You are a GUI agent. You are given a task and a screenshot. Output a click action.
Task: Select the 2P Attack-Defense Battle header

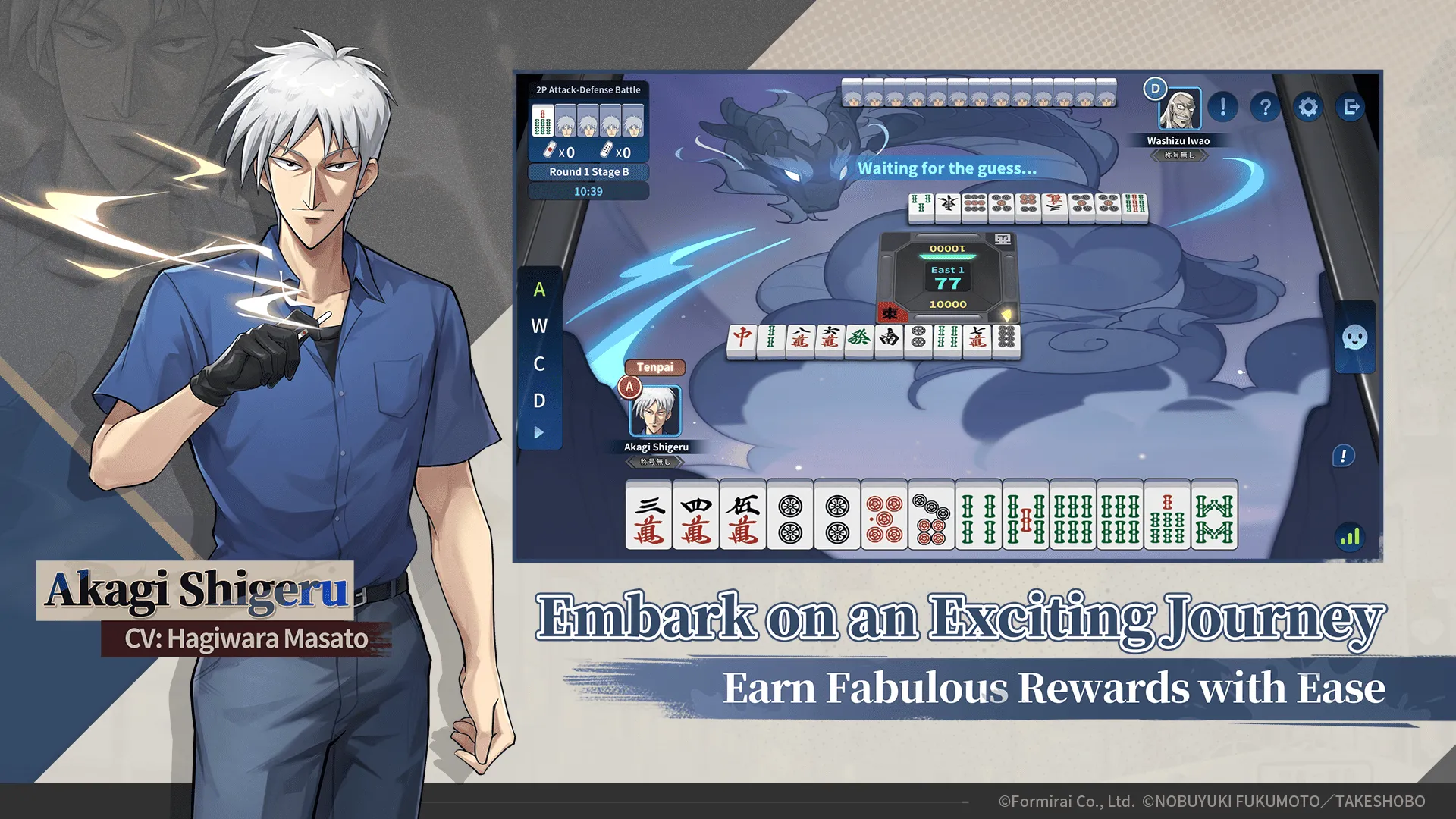coord(588,89)
